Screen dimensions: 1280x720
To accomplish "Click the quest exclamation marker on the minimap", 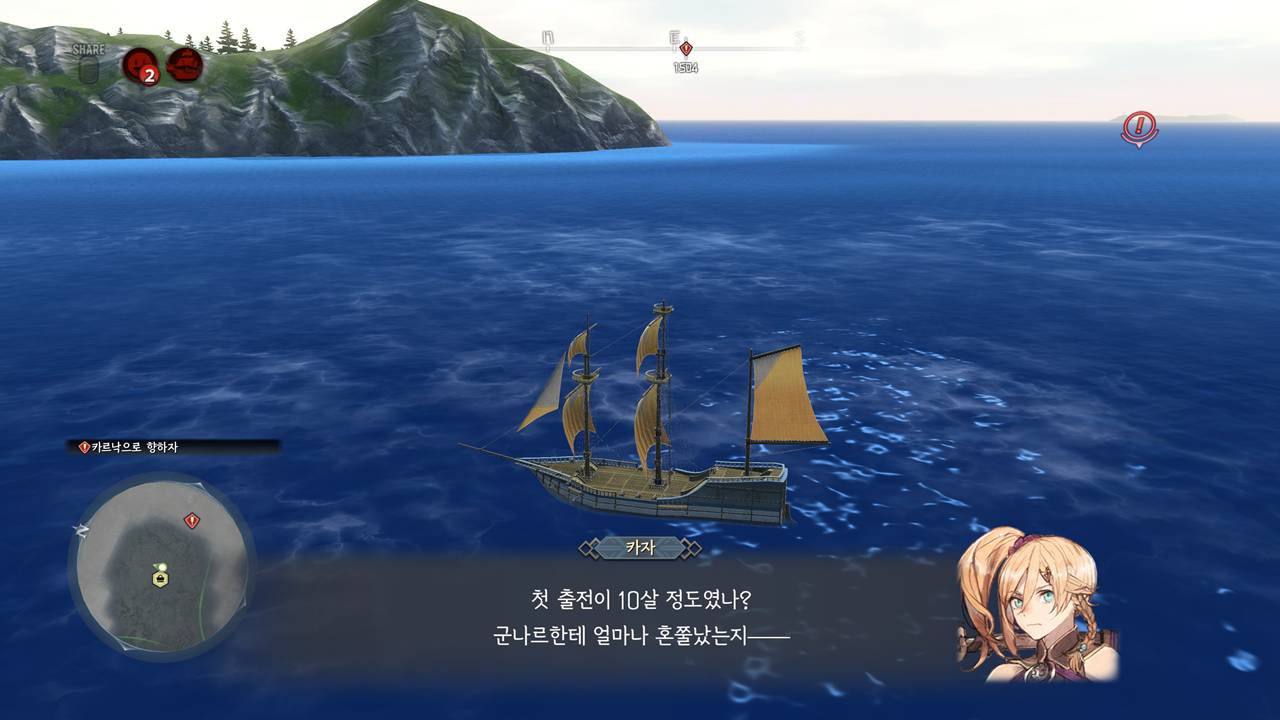I will click(193, 520).
